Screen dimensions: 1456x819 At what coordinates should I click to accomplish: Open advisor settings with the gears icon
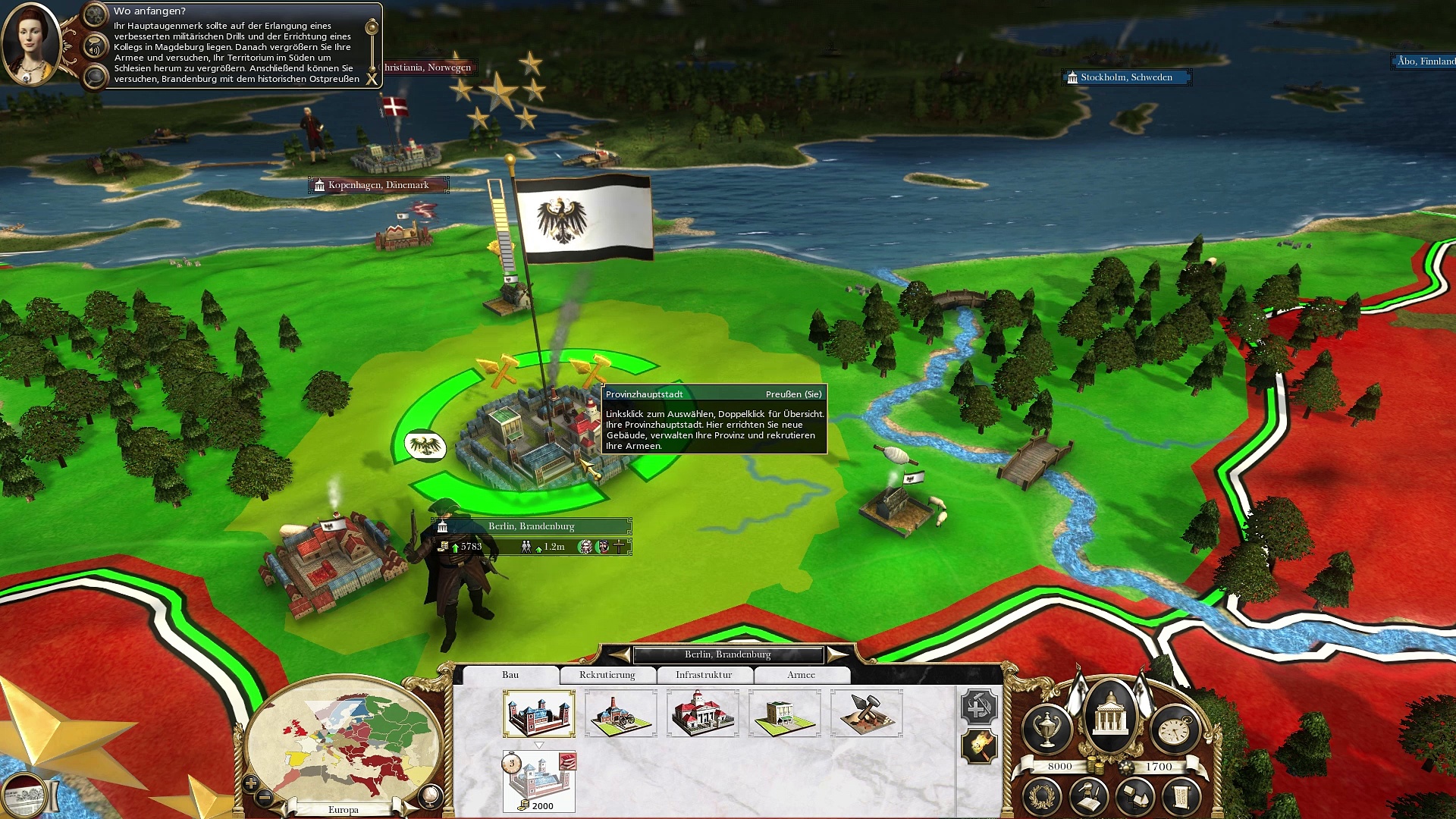[x=95, y=14]
